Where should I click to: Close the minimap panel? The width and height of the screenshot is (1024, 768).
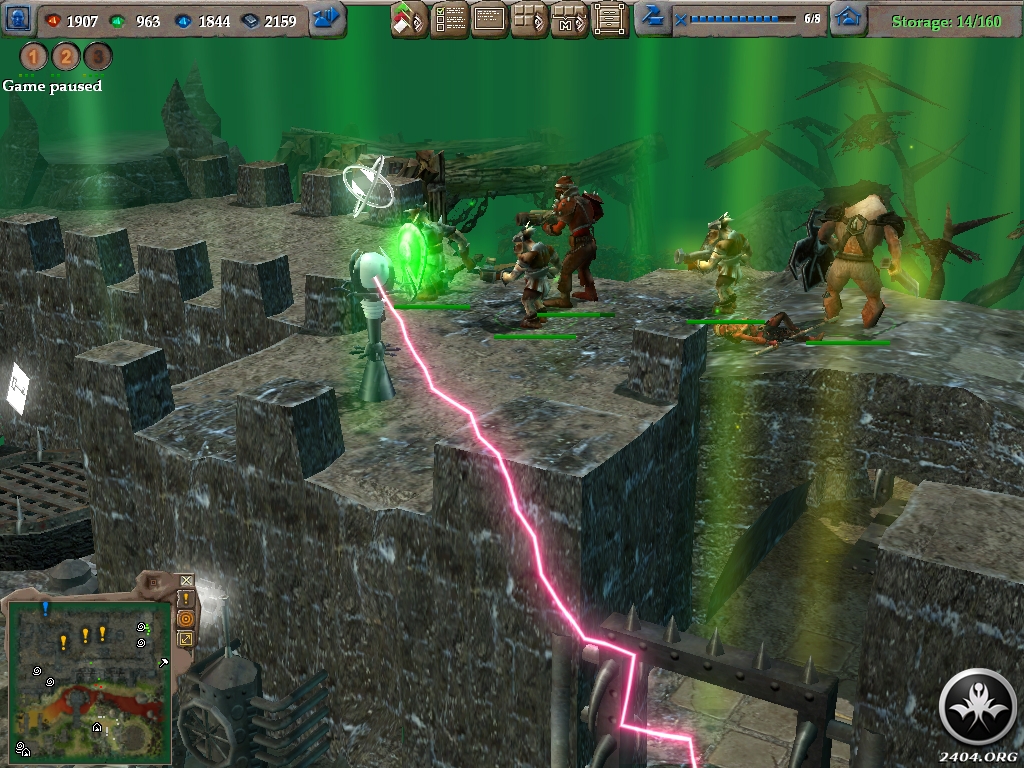pyautogui.click(x=186, y=580)
